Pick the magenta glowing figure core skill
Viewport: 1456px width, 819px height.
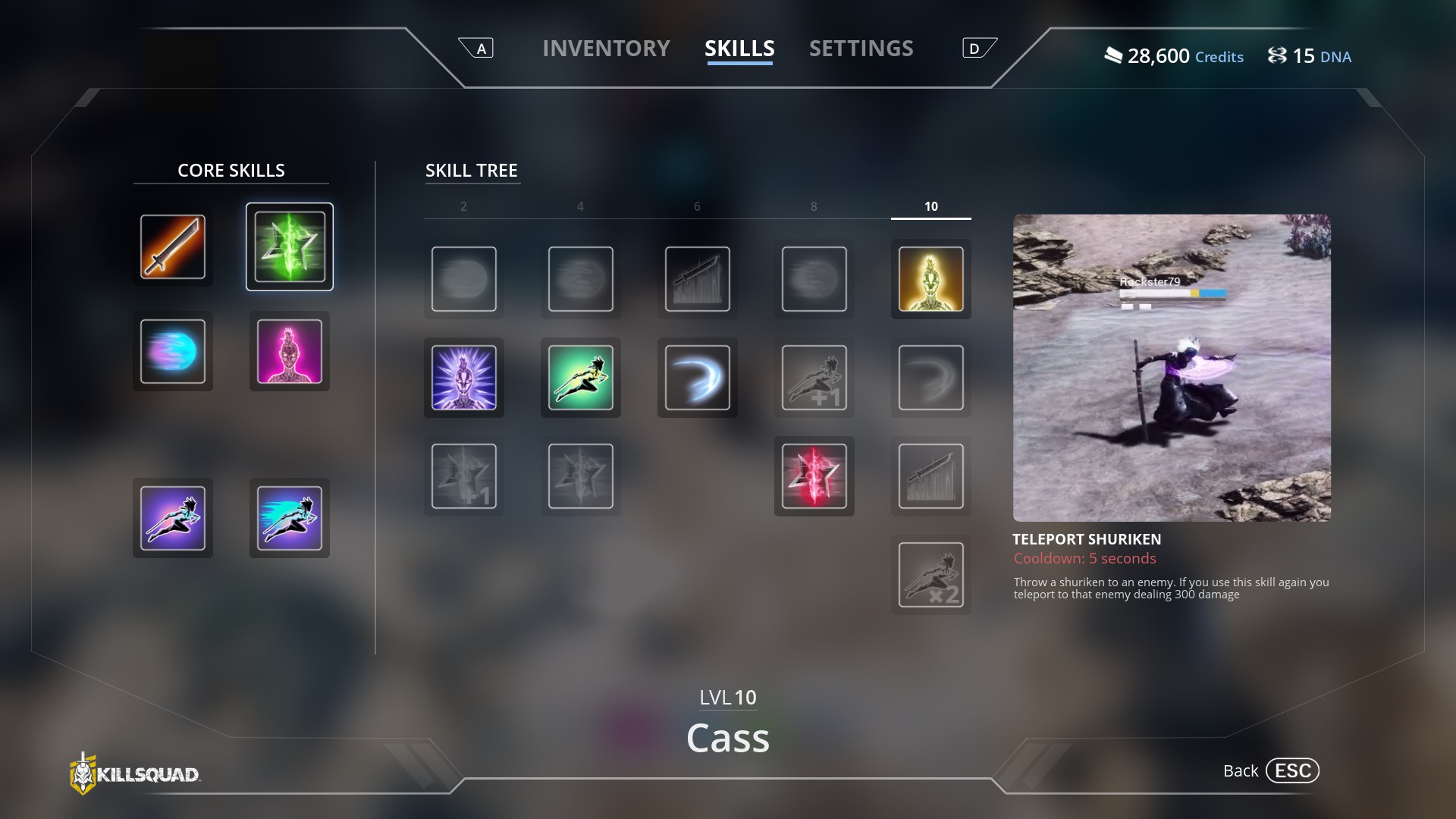[290, 351]
